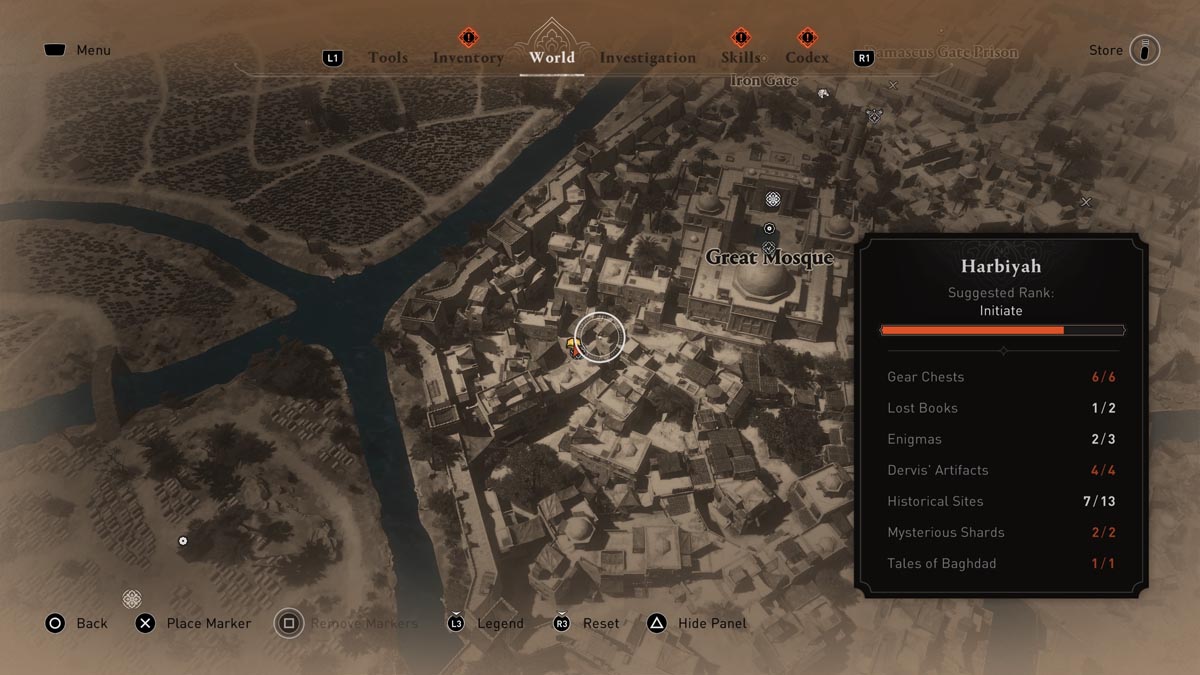Open the Inventory tab
This screenshot has width=1200, height=675.
[468, 58]
